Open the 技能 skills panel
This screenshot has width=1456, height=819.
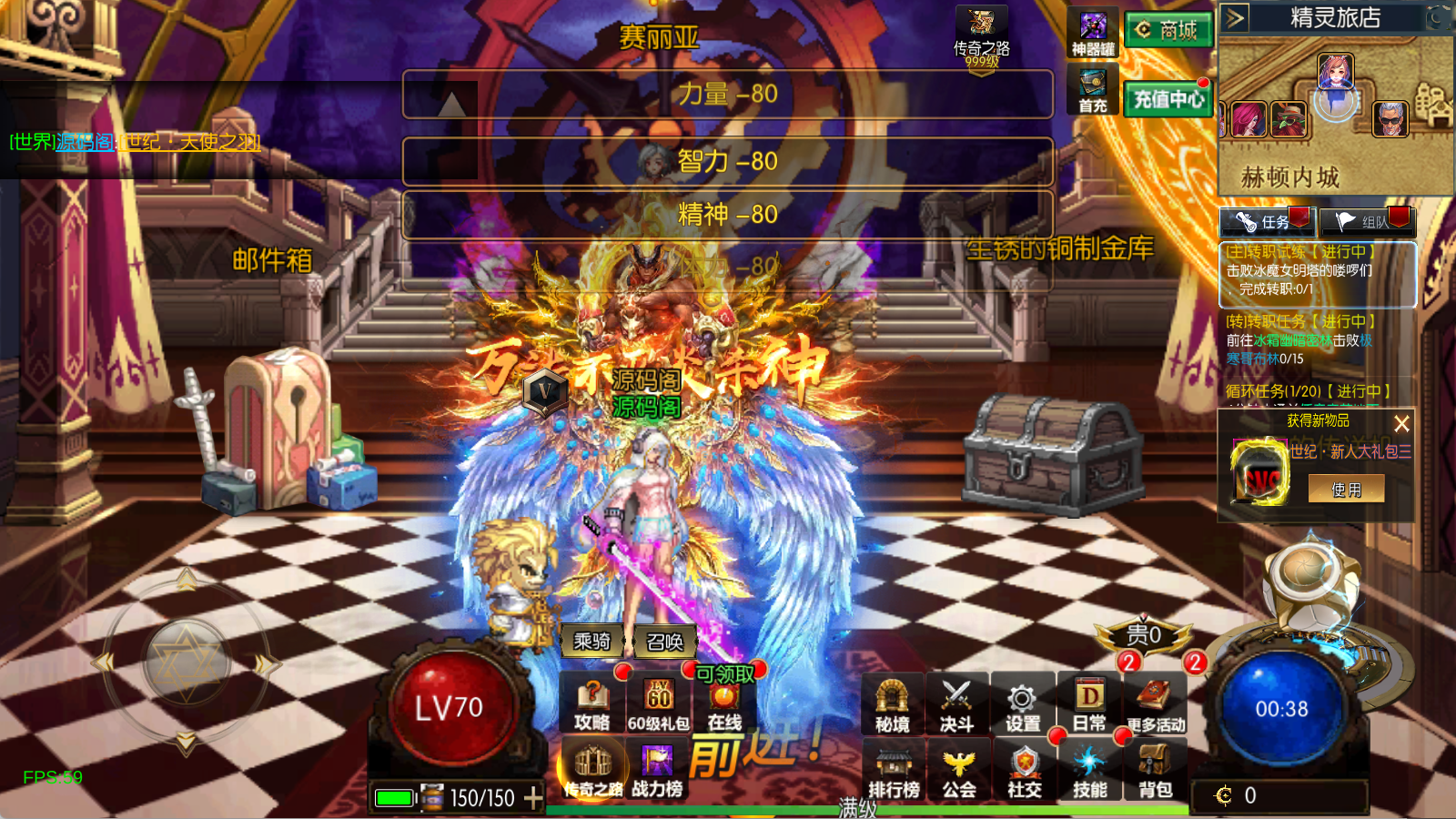[x=1089, y=772]
